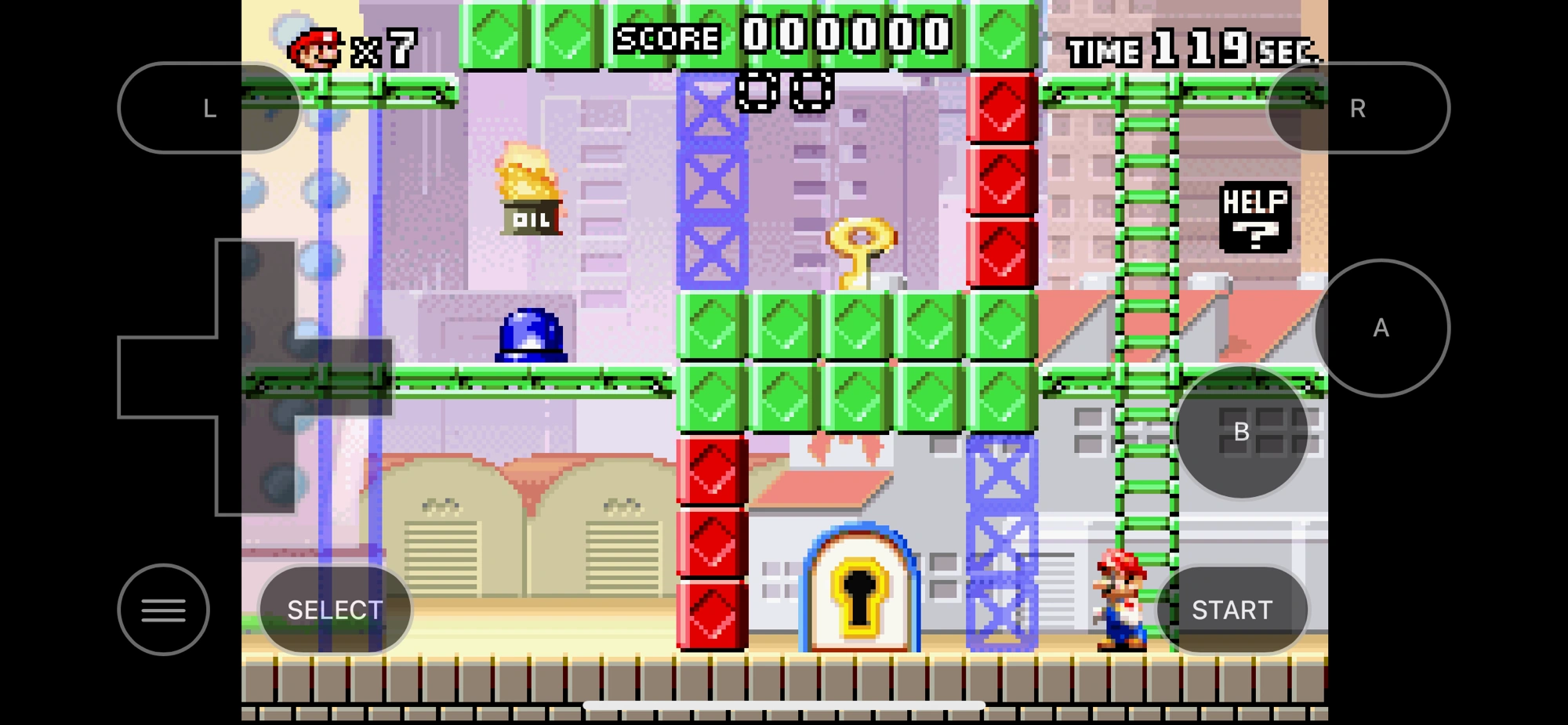Click the golden key in the level
Image resolution: width=1568 pixels, height=725 pixels.
[861, 251]
